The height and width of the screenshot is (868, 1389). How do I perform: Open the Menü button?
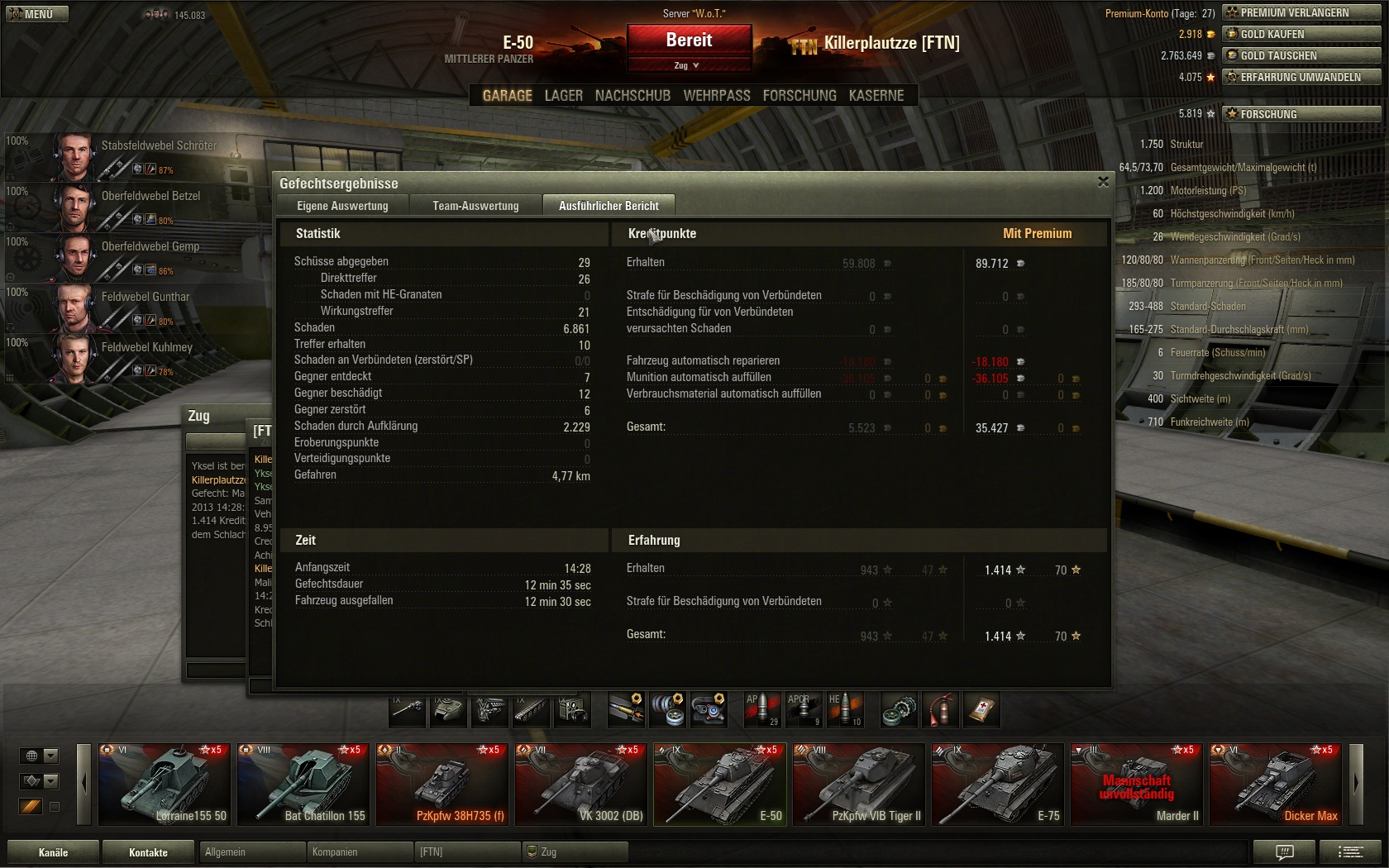[x=37, y=14]
